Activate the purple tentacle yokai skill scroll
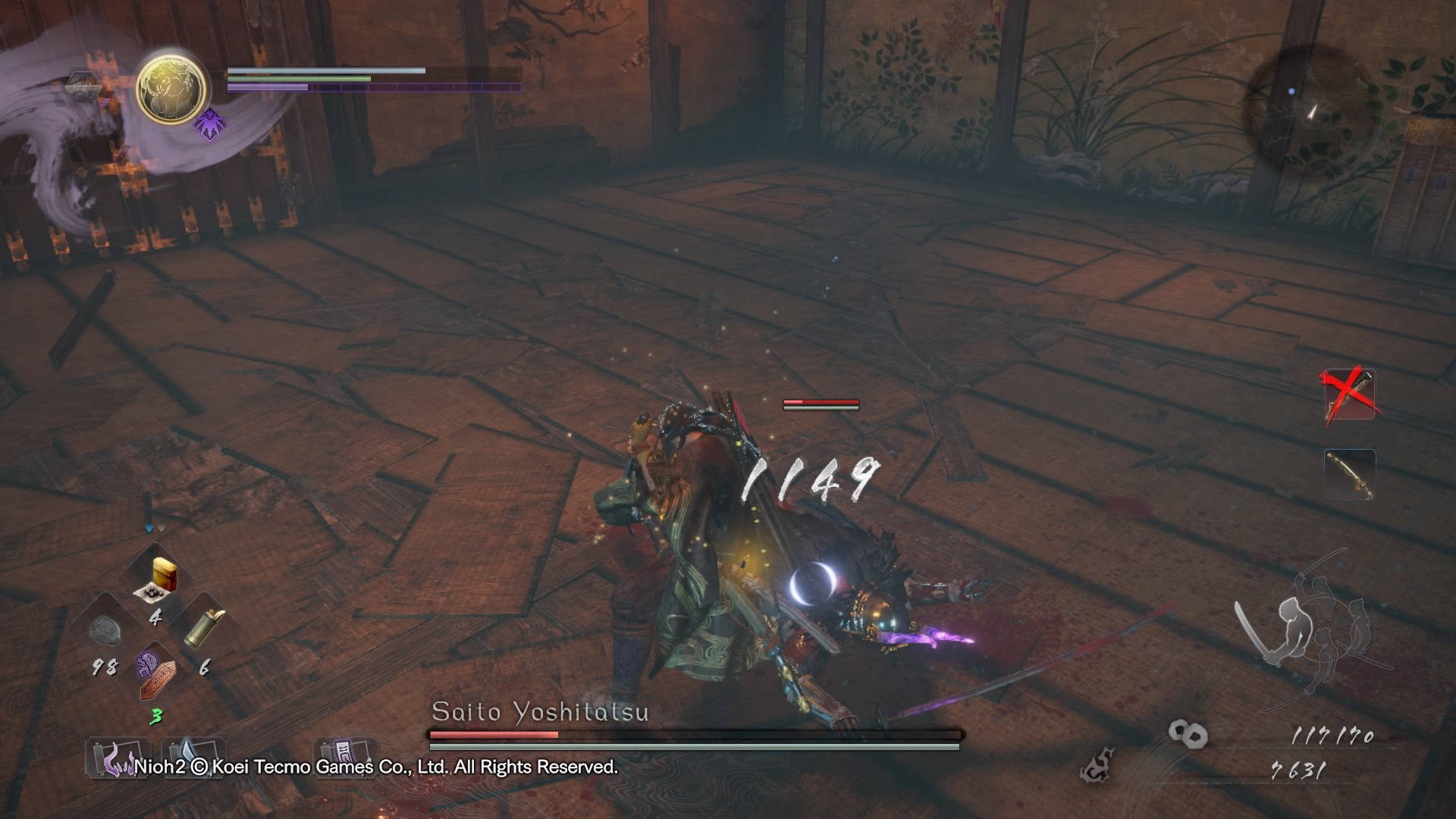Screen dimensions: 1456x819 (x=112, y=755)
